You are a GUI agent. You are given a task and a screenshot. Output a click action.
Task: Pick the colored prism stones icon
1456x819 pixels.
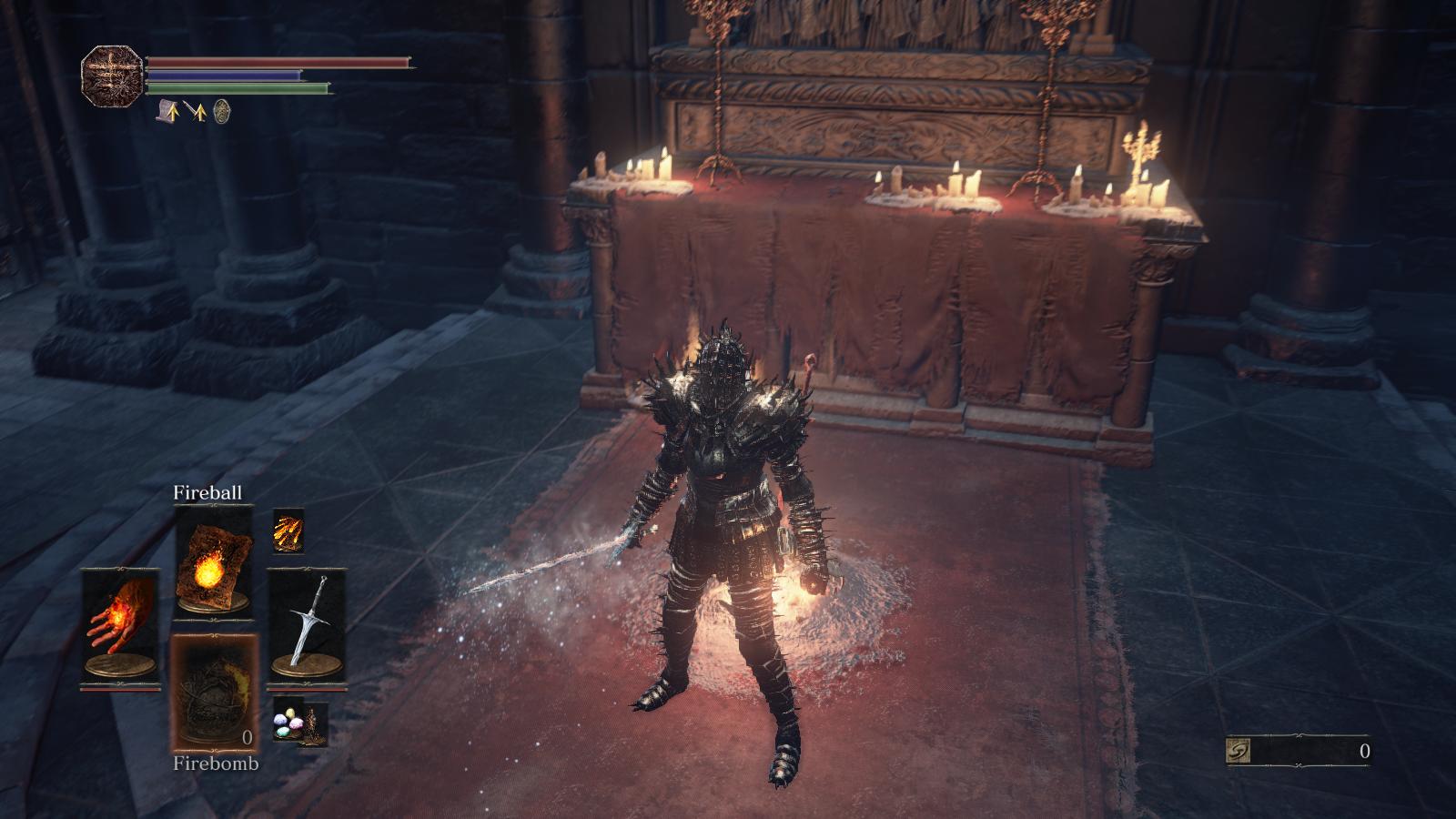tap(289, 721)
